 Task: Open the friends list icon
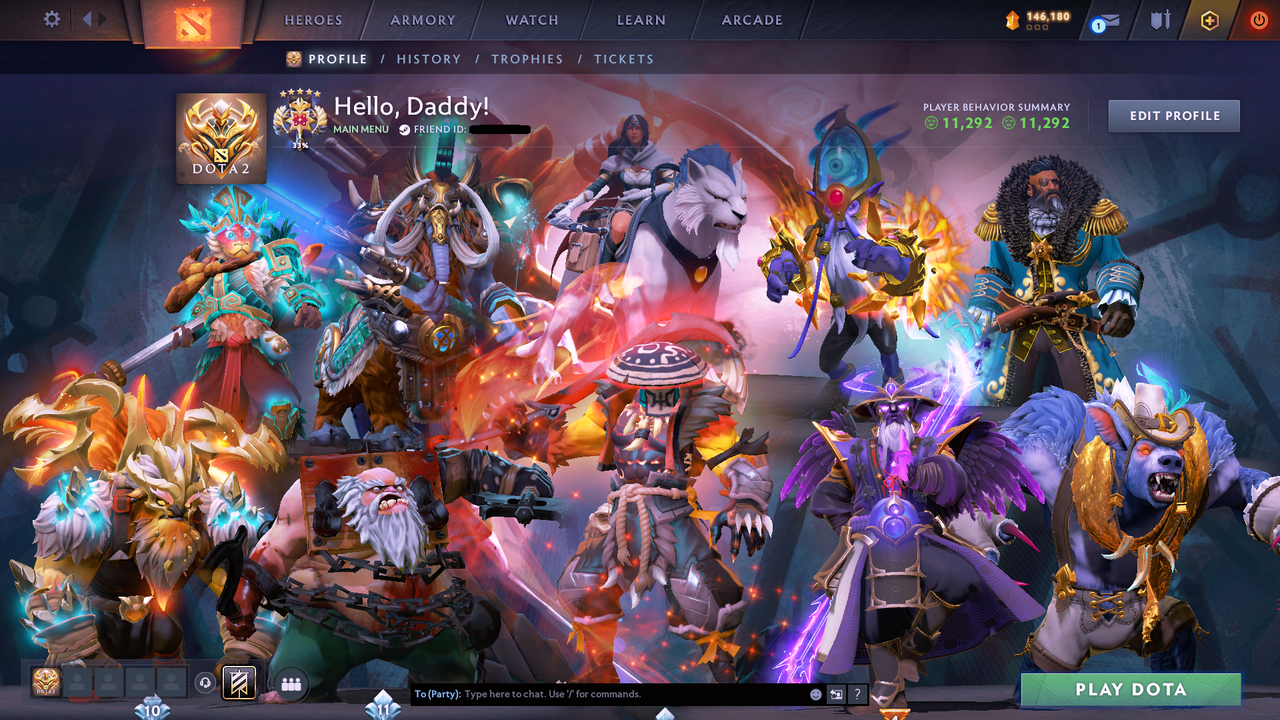pyautogui.click(x=289, y=682)
